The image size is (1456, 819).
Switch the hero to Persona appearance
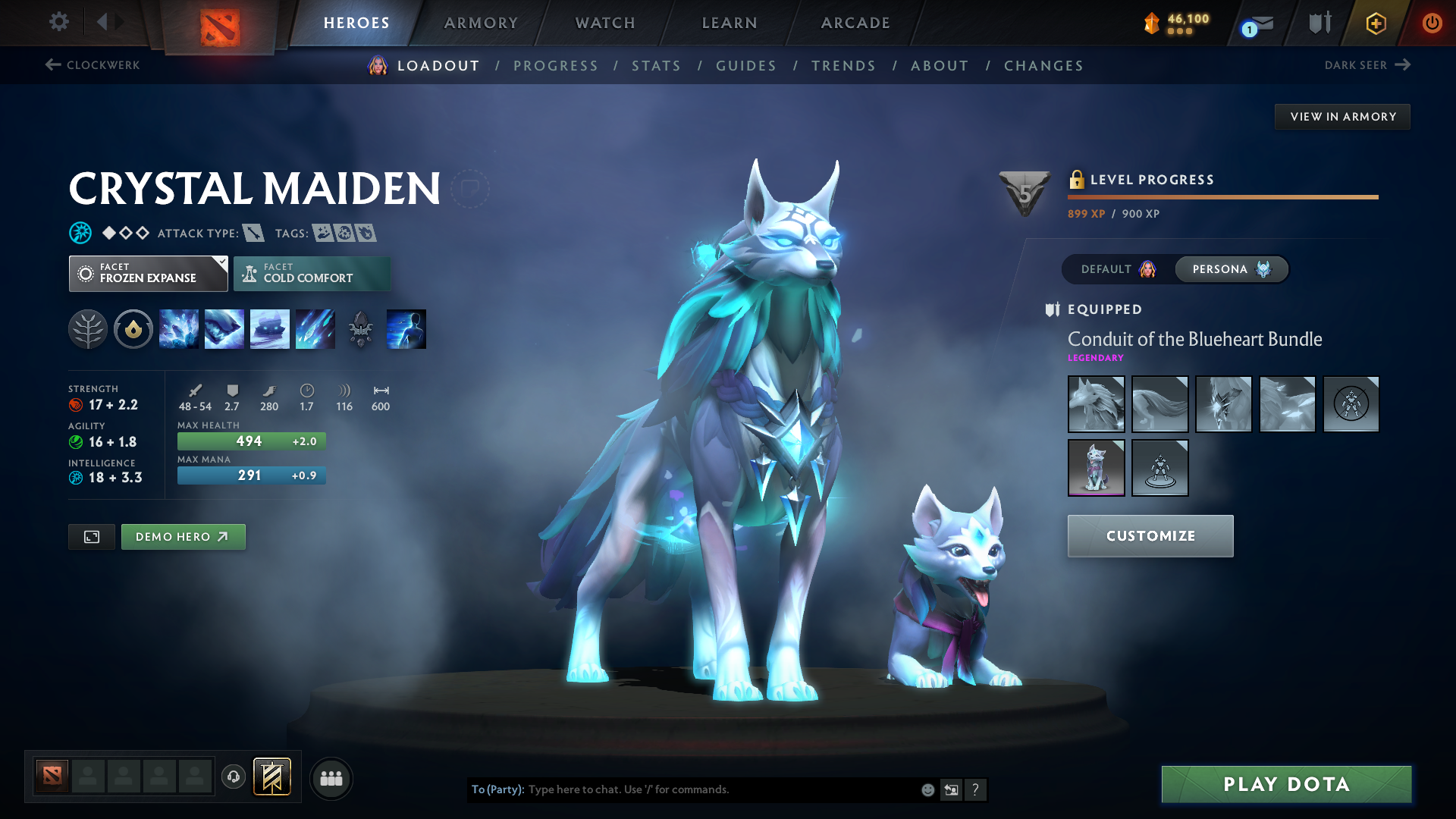coord(1230,269)
